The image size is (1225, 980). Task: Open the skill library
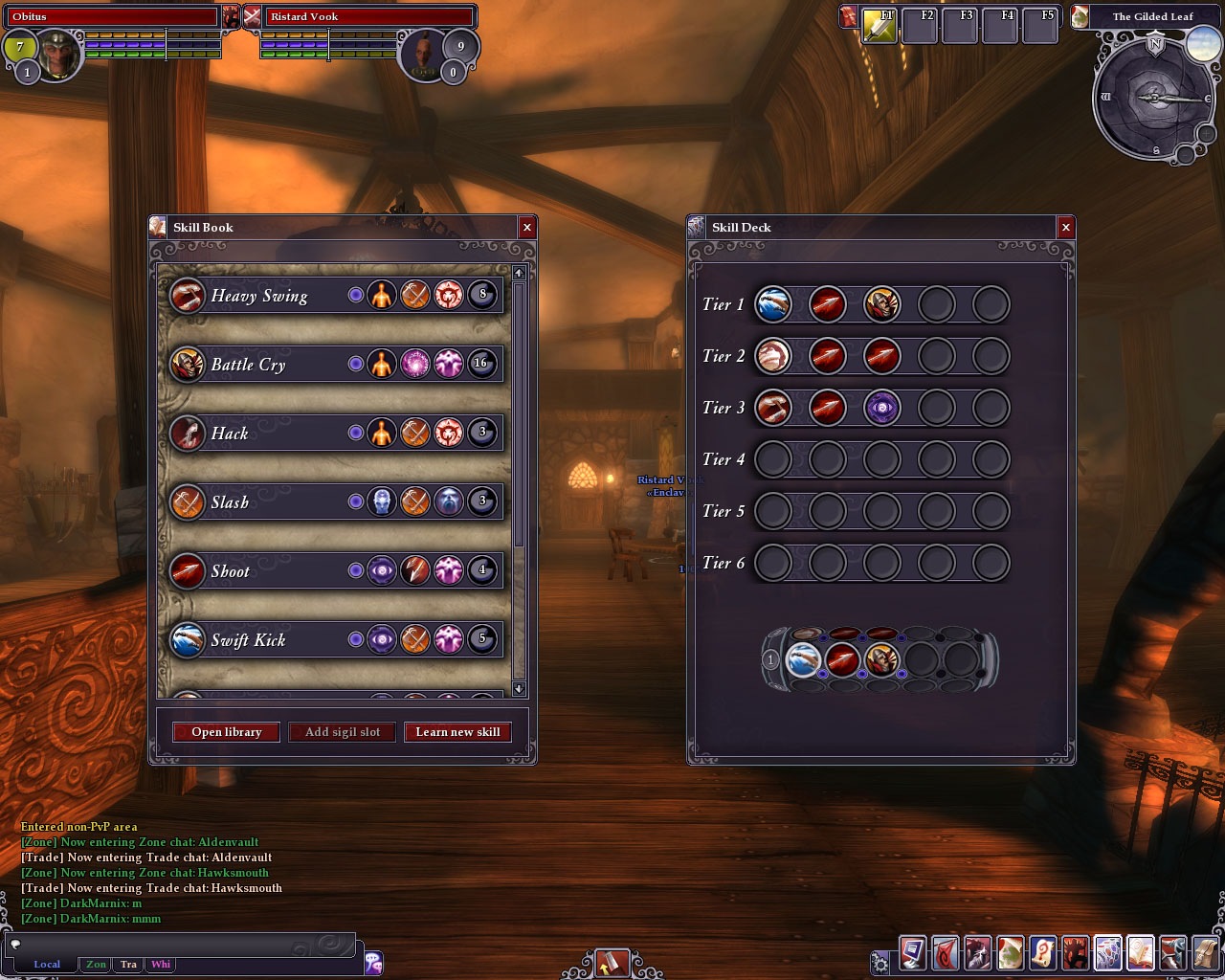pos(226,732)
